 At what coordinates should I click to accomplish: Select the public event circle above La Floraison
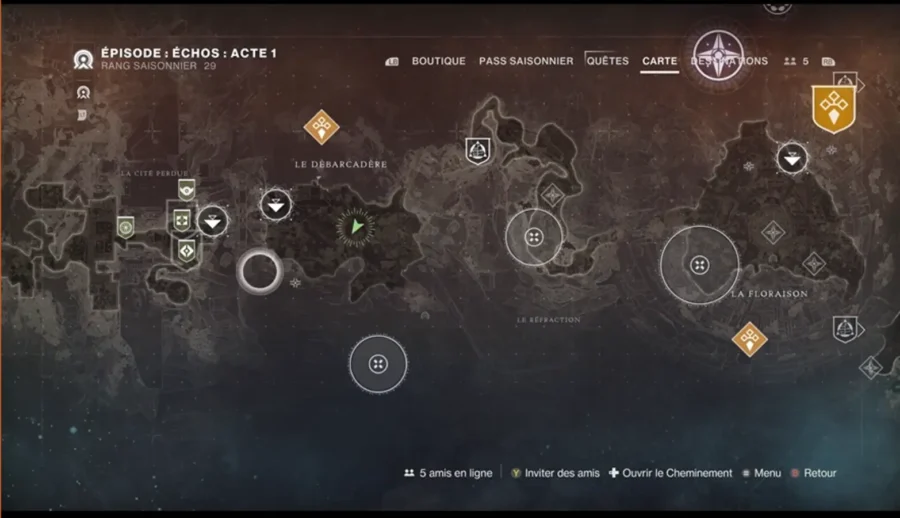point(699,265)
